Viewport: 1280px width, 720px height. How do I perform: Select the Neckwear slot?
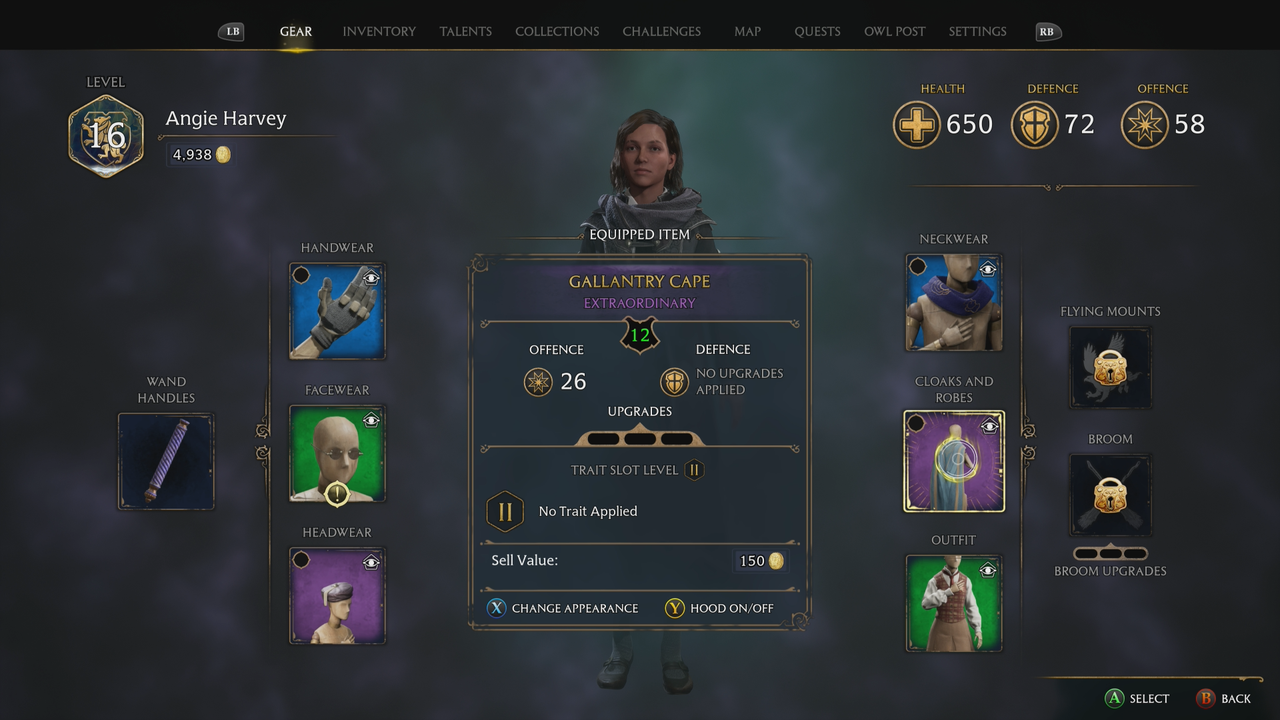pos(953,302)
